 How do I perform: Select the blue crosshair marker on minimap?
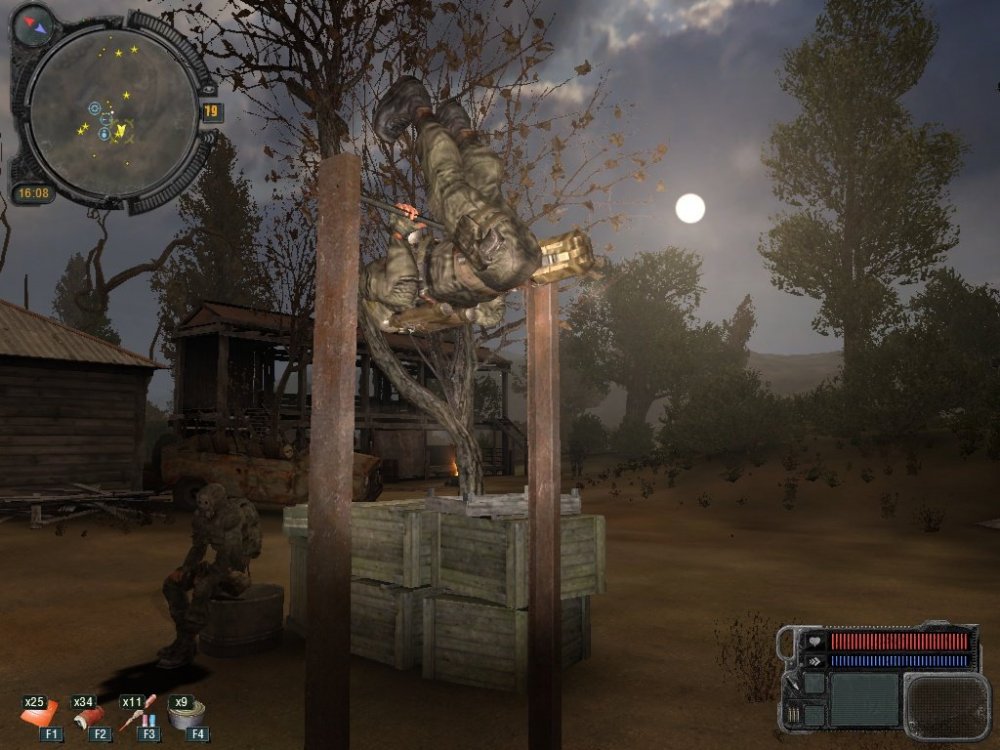tap(95, 108)
